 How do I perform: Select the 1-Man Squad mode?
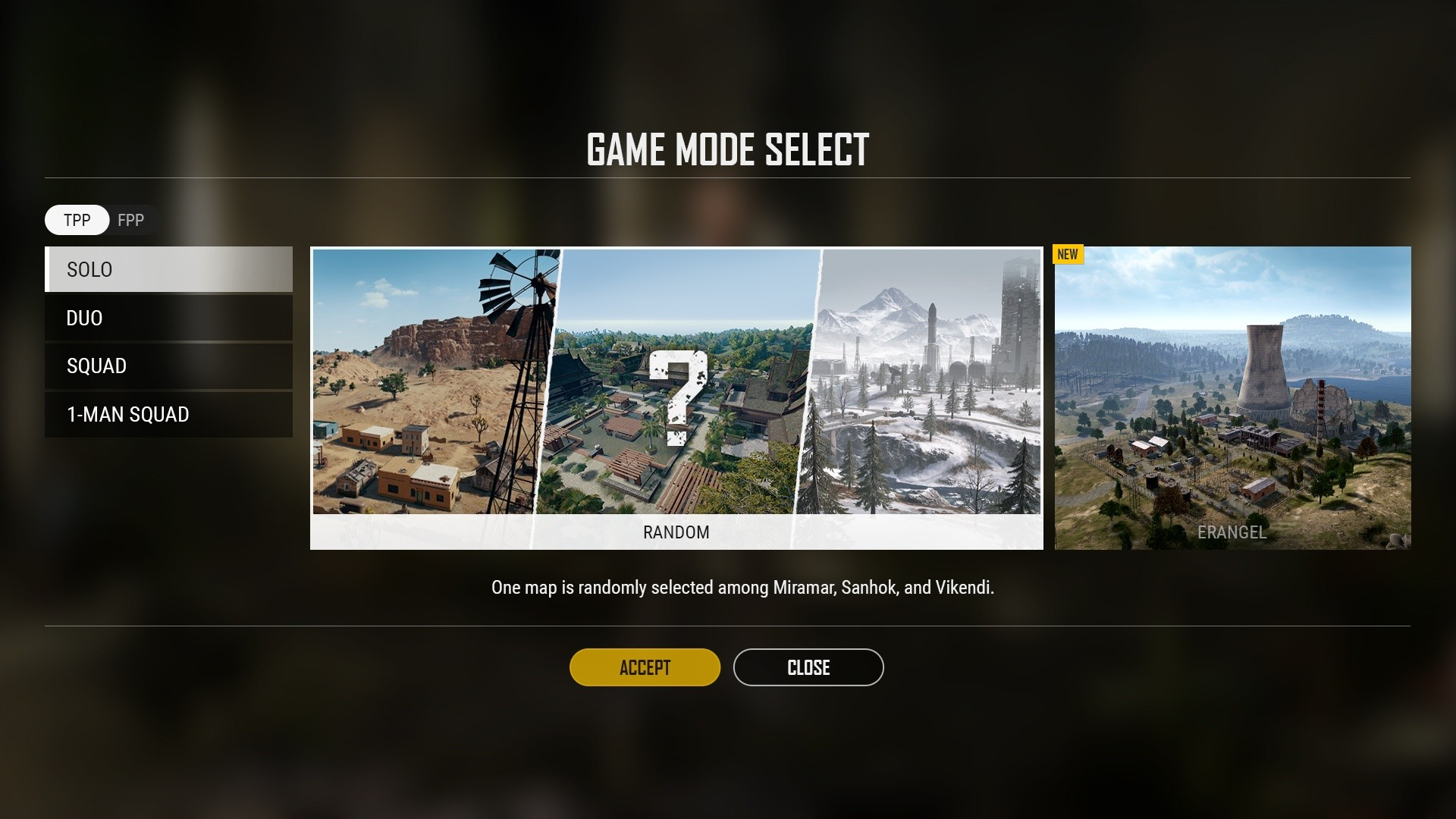tap(168, 414)
